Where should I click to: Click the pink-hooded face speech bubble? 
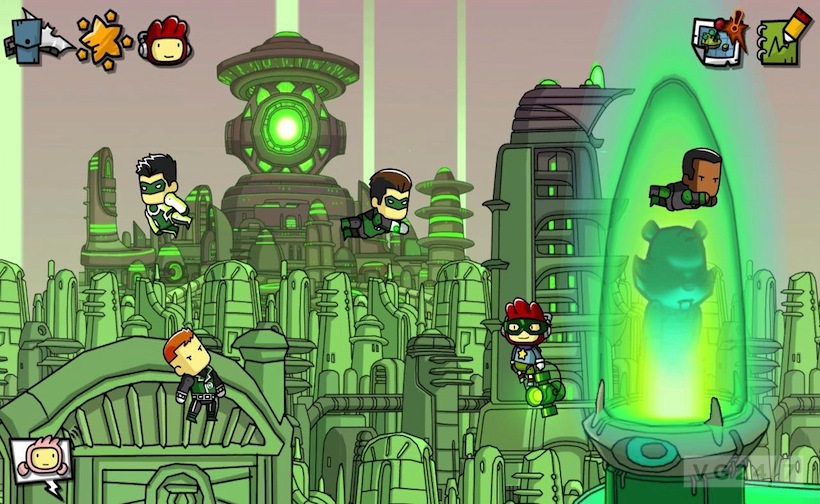[40, 464]
